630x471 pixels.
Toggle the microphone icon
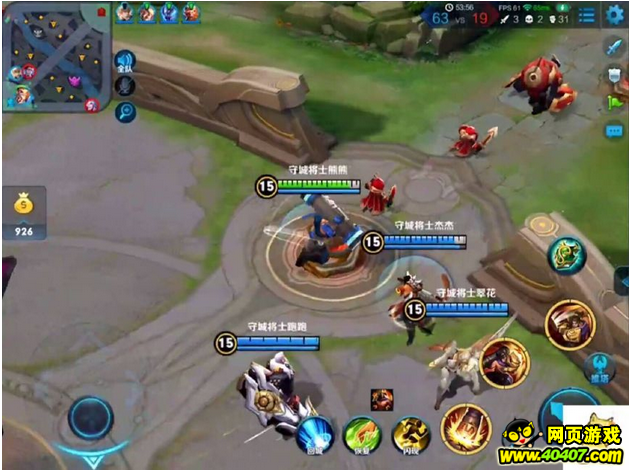pyautogui.click(x=125, y=87)
